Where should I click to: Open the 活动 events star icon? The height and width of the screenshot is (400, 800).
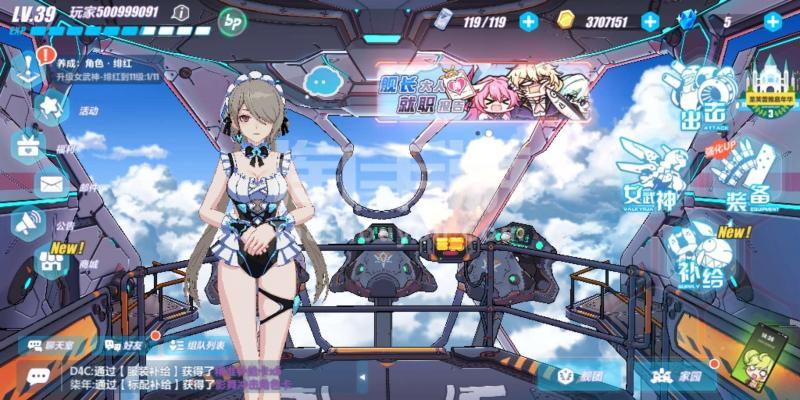click(50, 104)
